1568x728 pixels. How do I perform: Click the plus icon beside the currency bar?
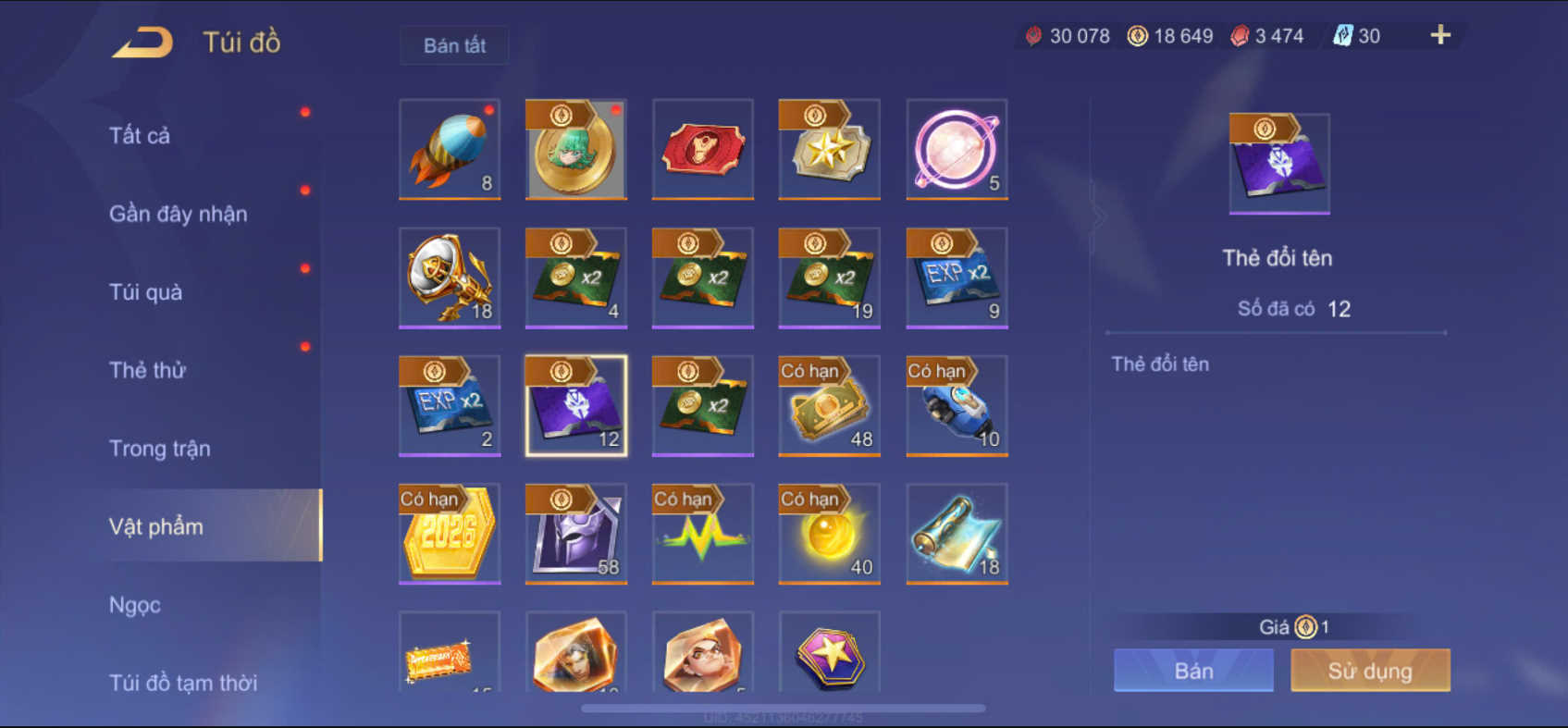(x=1439, y=35)
